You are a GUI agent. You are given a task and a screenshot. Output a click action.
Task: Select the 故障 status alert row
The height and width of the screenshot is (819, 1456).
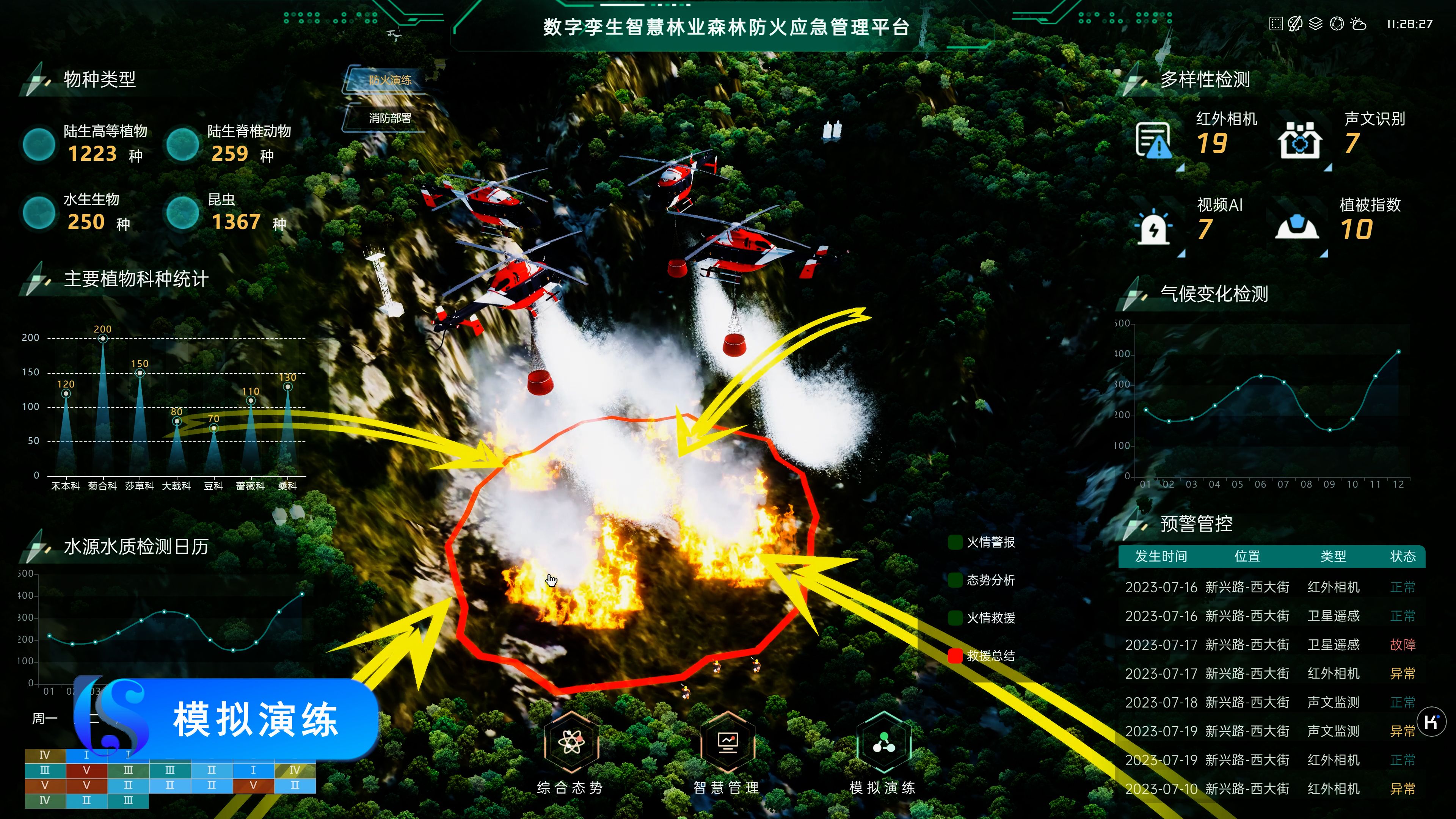(1272, 645)
